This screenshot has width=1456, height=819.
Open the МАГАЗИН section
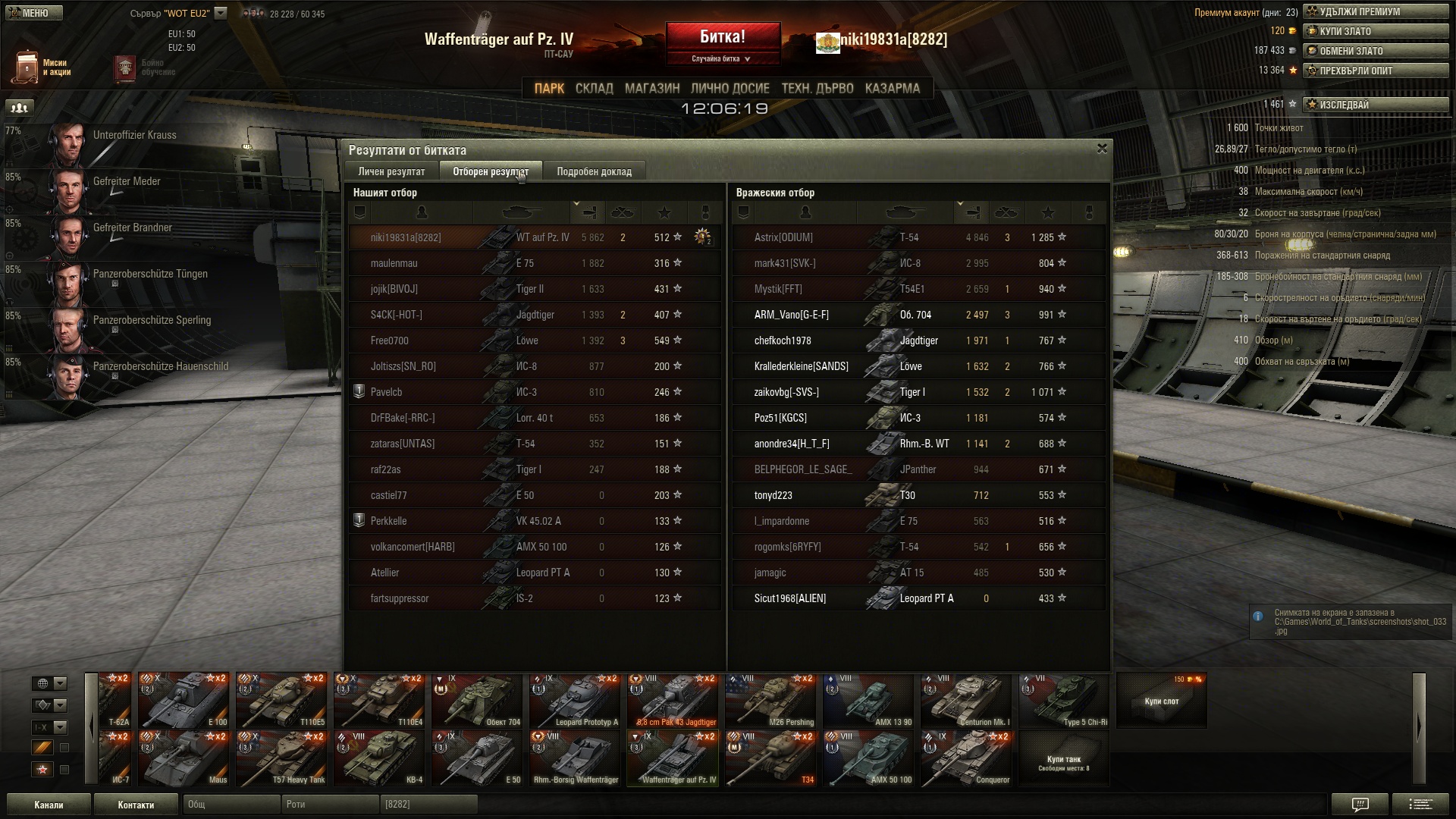[x=652, y=89]
